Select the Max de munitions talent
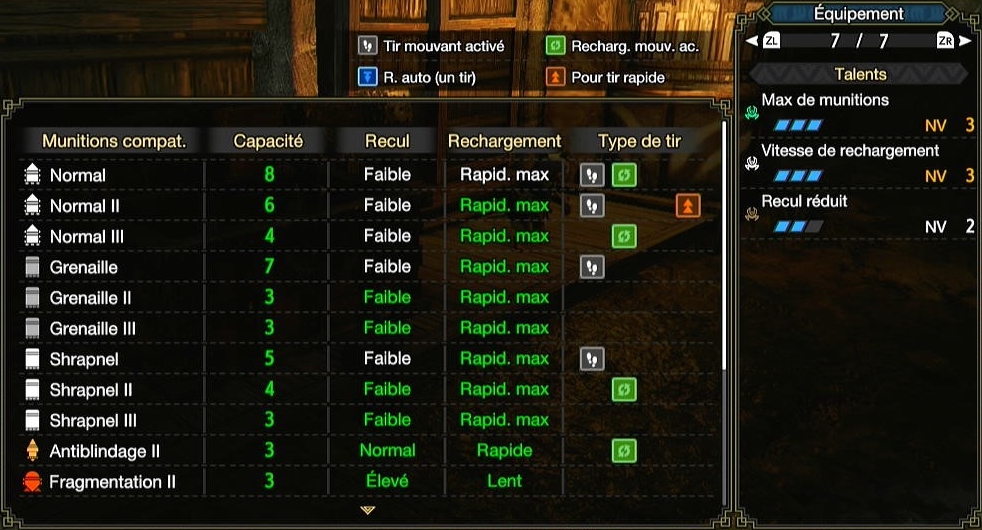Image resolution: width=982 pixels, height=530 pixels. click(825, 100)
